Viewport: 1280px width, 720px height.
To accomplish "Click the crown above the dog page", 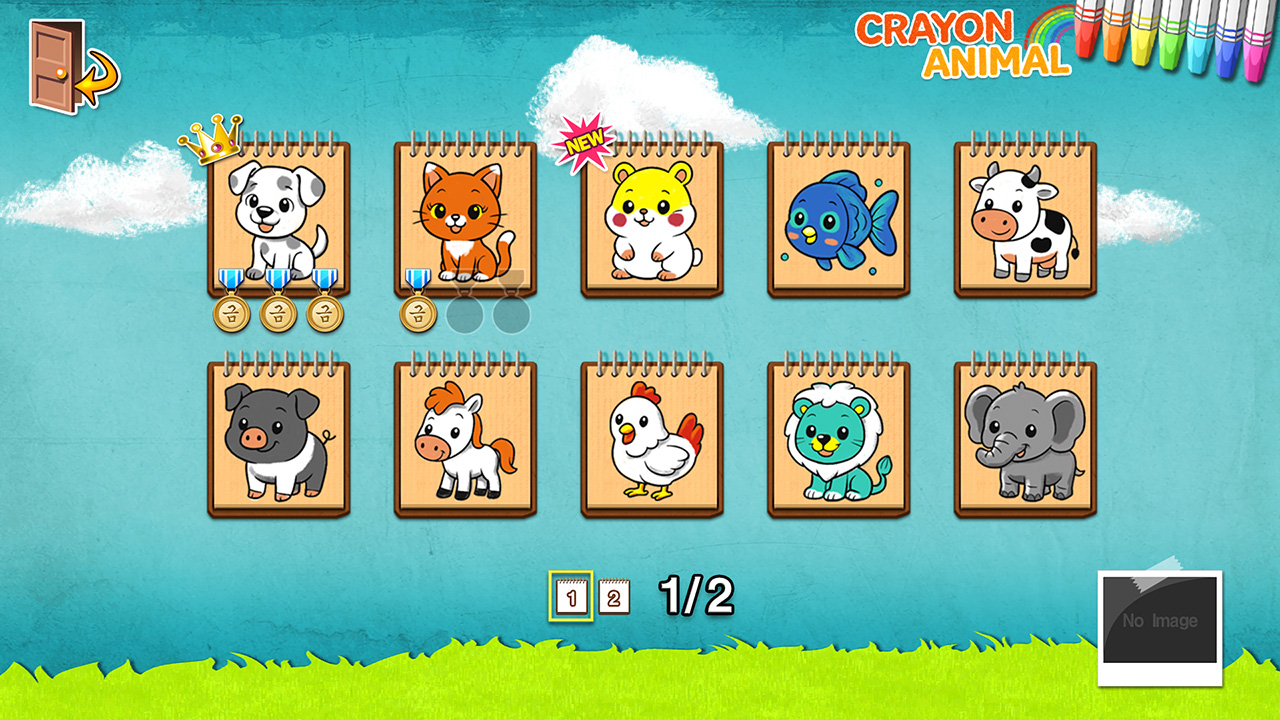I will tap(210, 141).
